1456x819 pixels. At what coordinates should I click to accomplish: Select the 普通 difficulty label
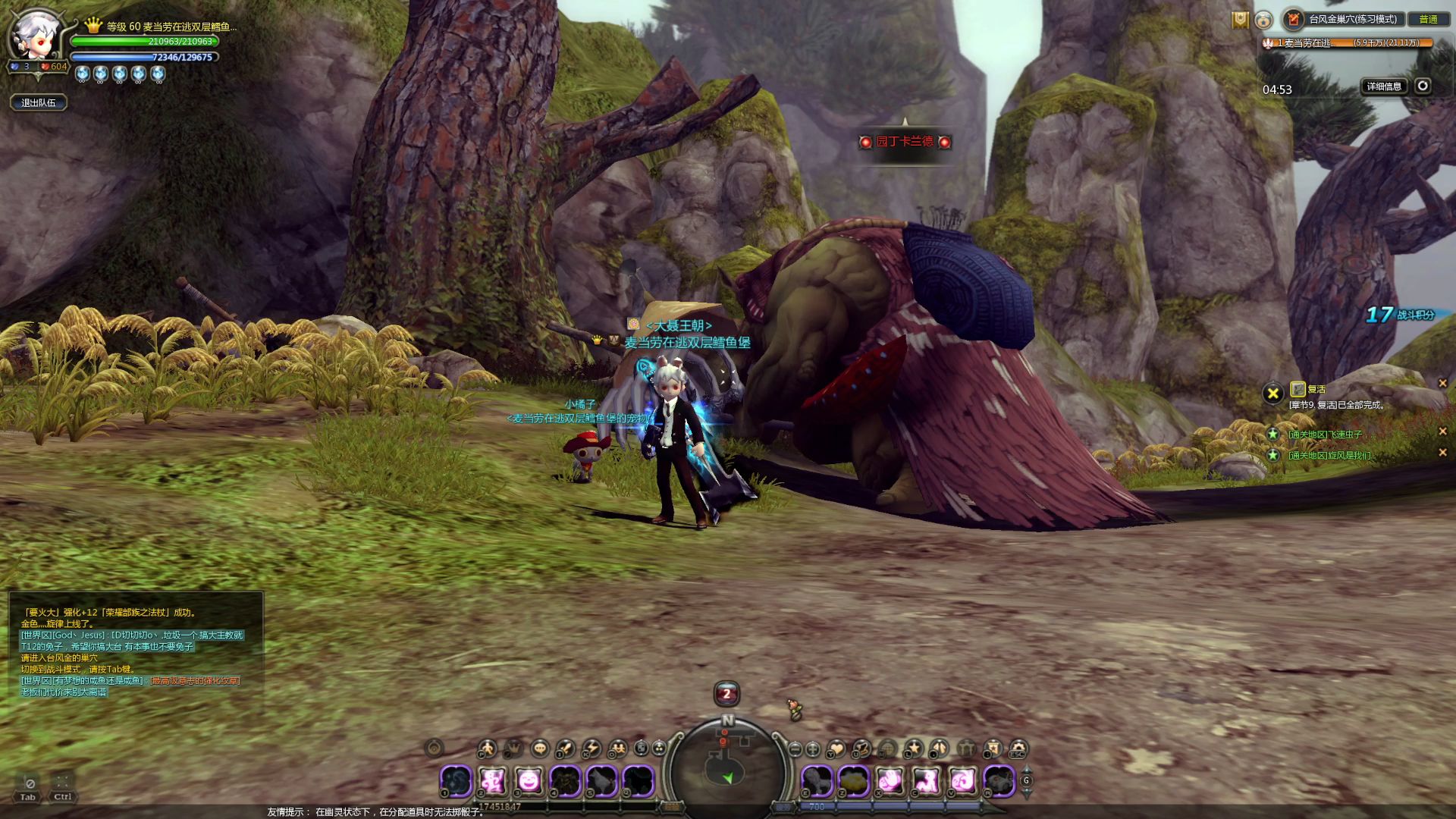(x=1428, y=20)
